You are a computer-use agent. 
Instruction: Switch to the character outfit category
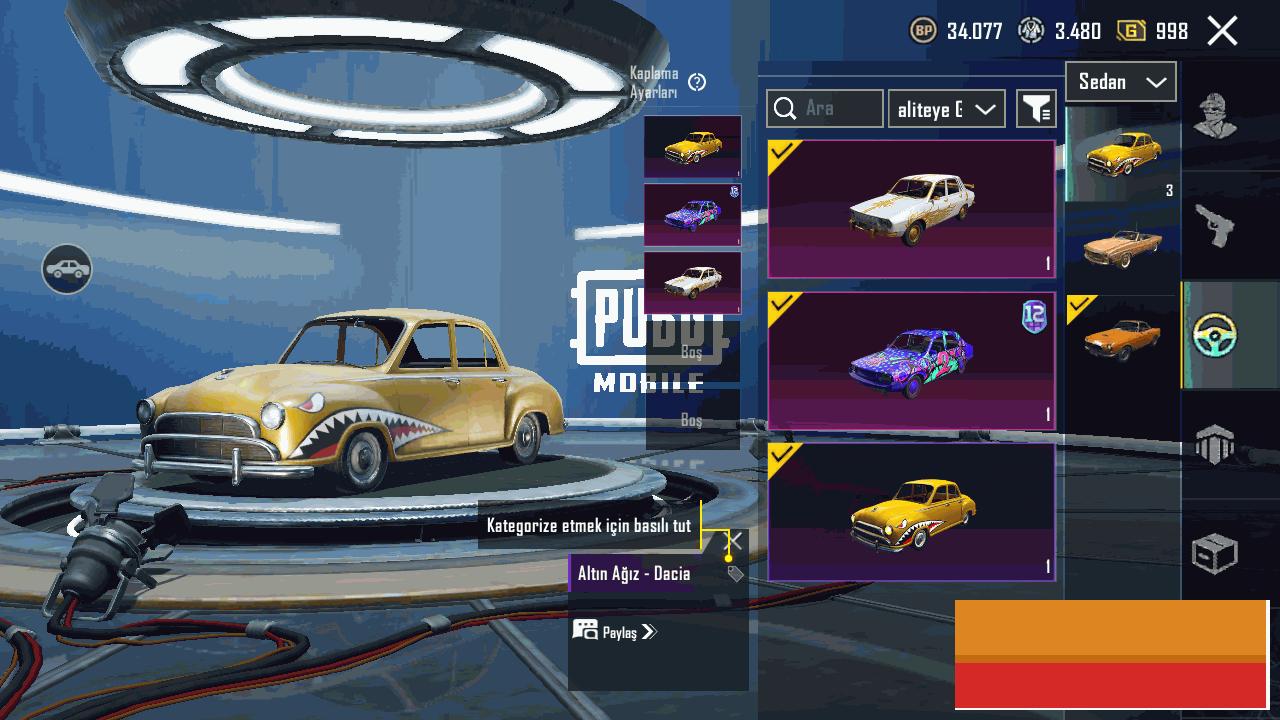(x=1215, y=117)
